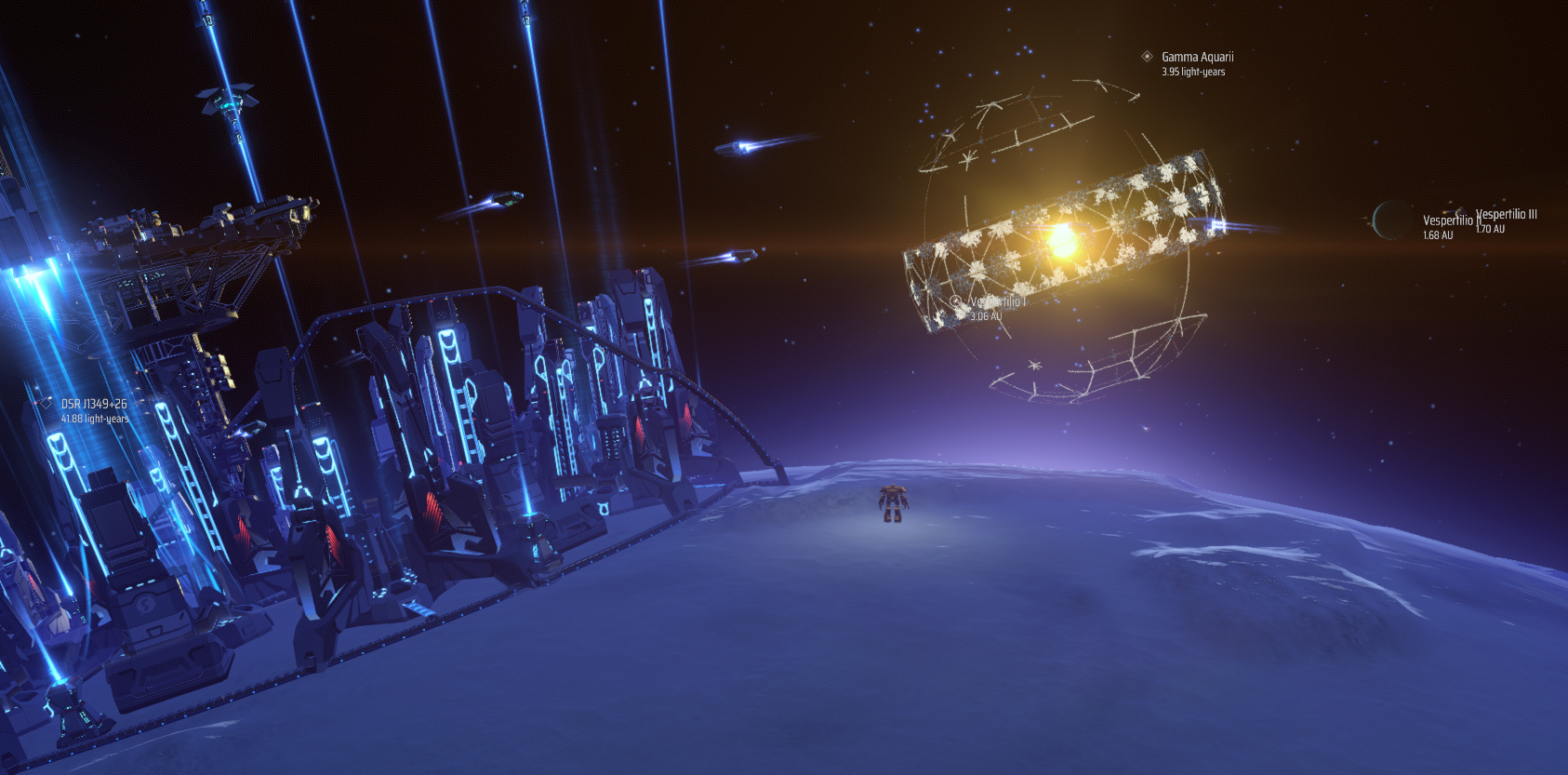Viewport: 1568px width, 775px height.
Task: Click the Vespertilio III planet label
Action: click(1507, 215)
